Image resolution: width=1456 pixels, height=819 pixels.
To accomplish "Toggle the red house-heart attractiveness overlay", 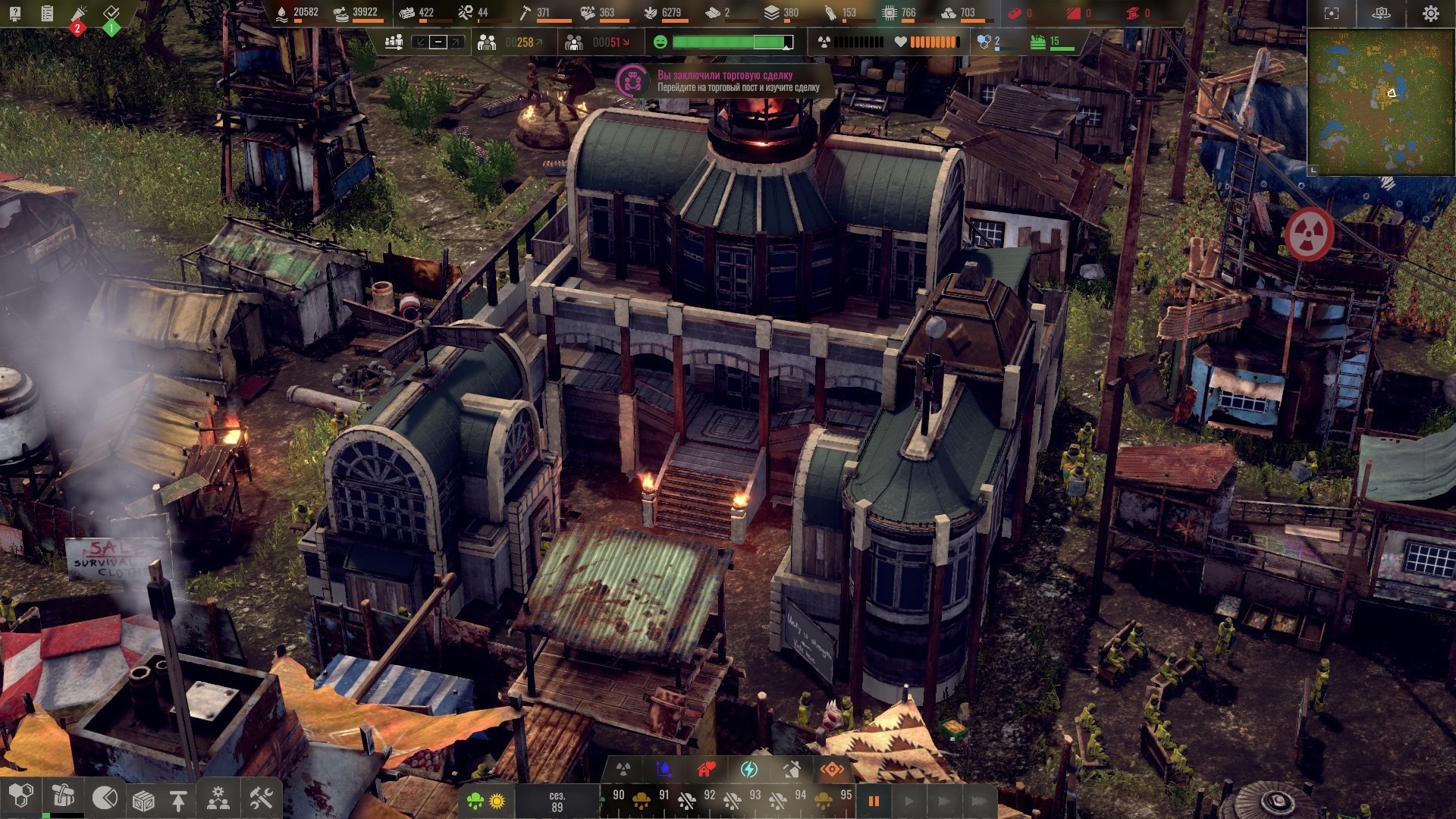I will [706, 770].
